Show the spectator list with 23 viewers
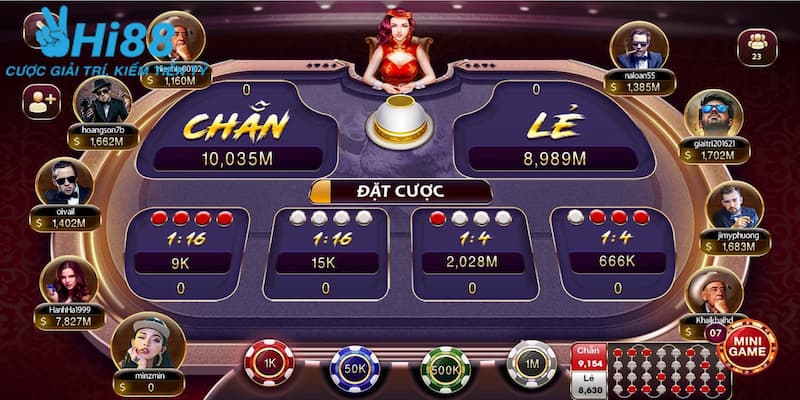The image size is (800, 400). tap(755, 47)
